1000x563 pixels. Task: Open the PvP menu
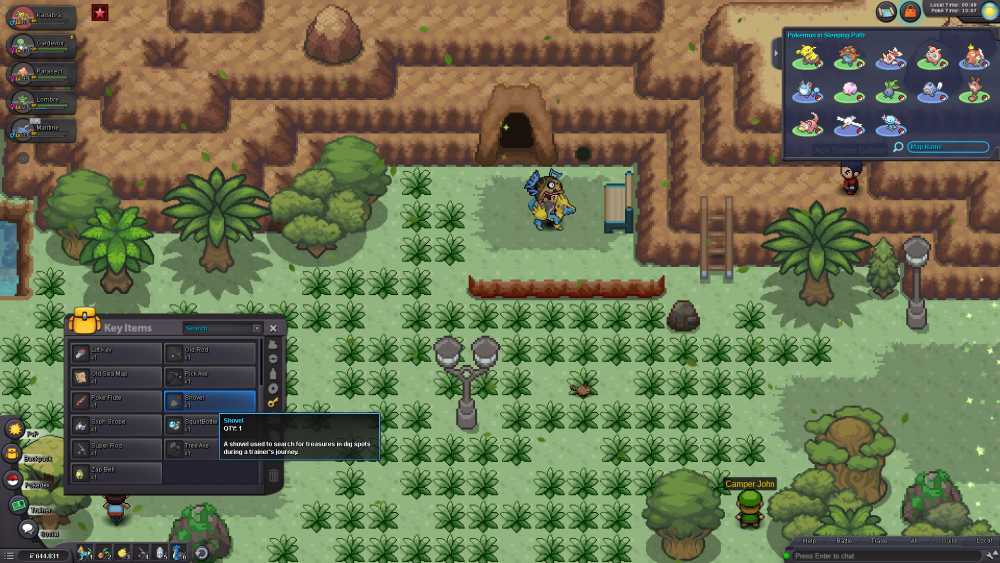[15, 429]
